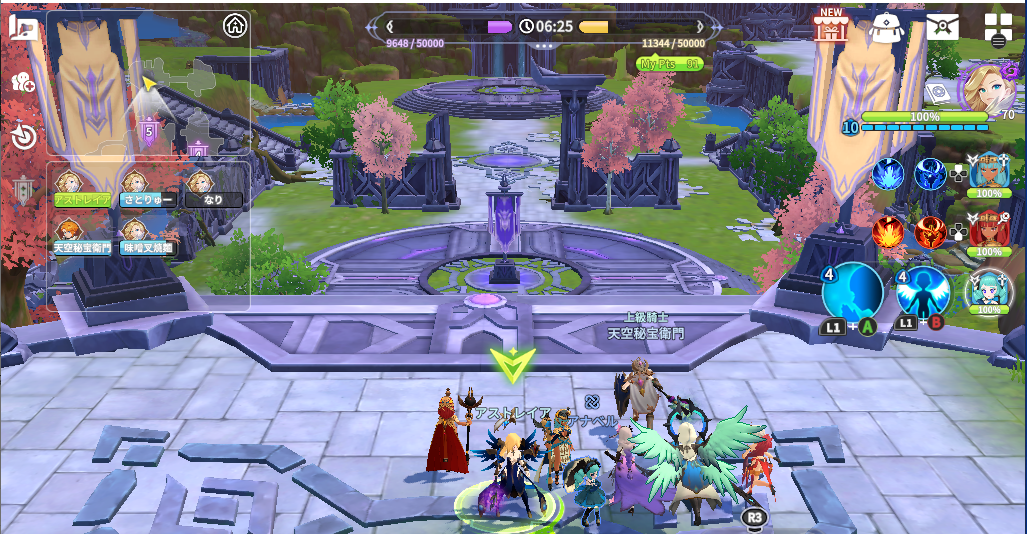Activate the blue flame skill
1028x534 pixels.
coord(888,175)
